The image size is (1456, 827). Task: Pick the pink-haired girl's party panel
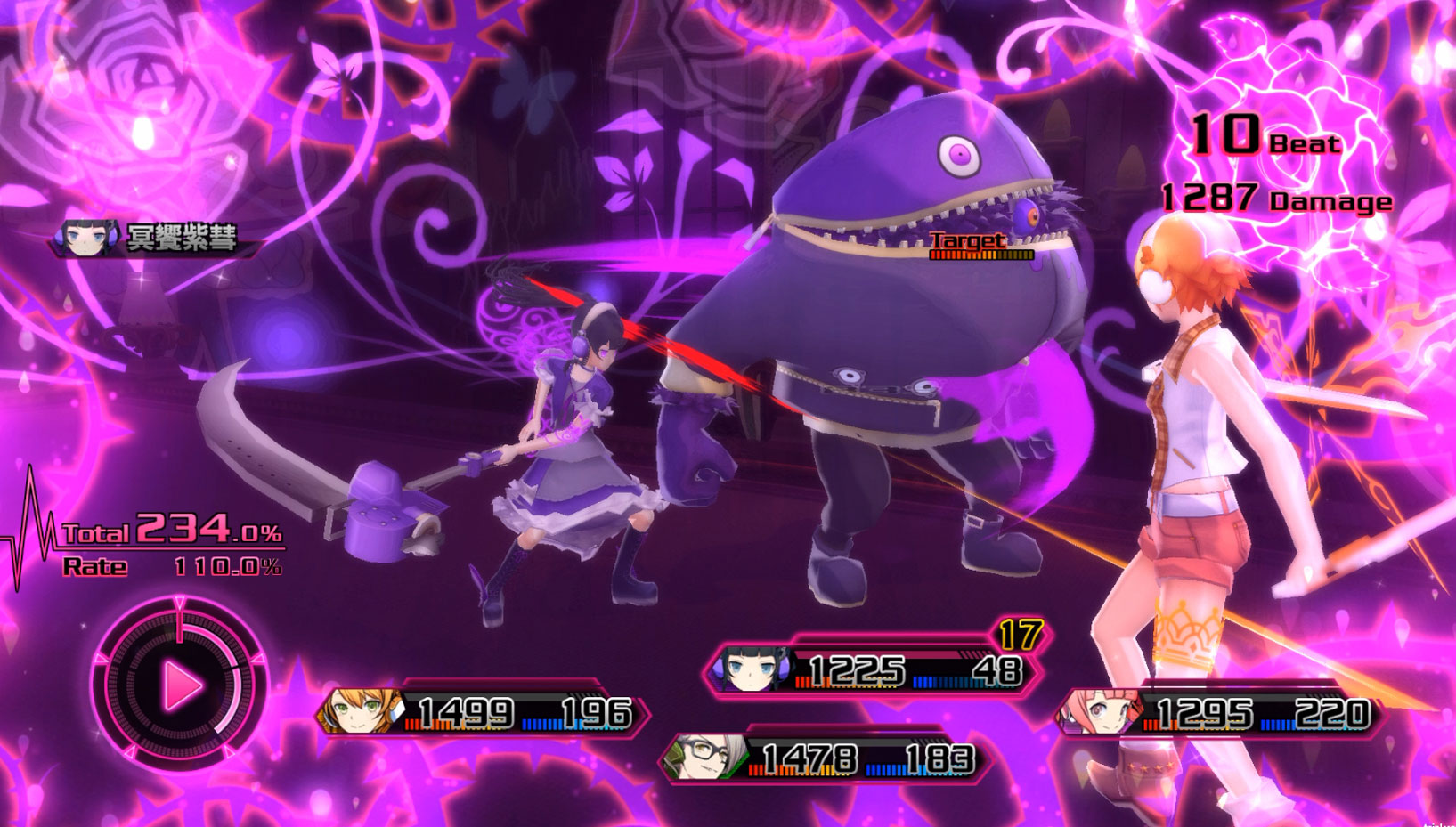pos(1220,714)
